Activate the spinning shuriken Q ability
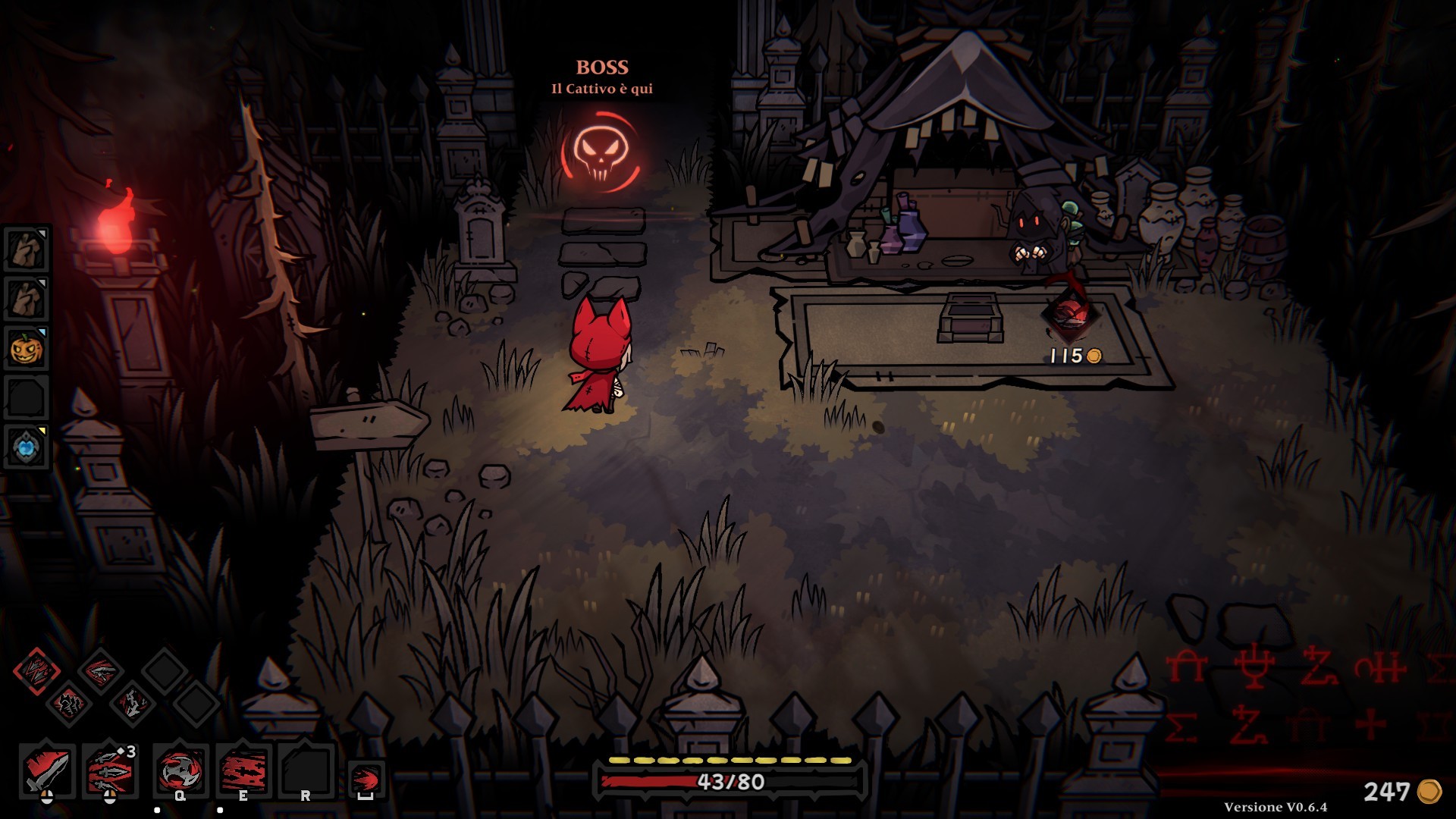 (180, 771)
